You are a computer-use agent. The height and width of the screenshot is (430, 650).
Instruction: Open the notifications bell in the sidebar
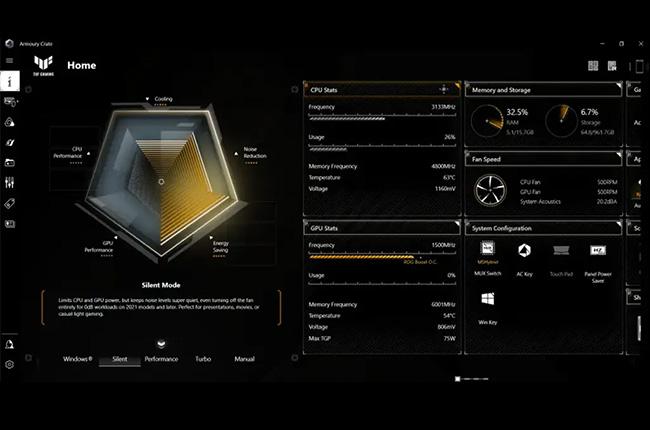9,344
